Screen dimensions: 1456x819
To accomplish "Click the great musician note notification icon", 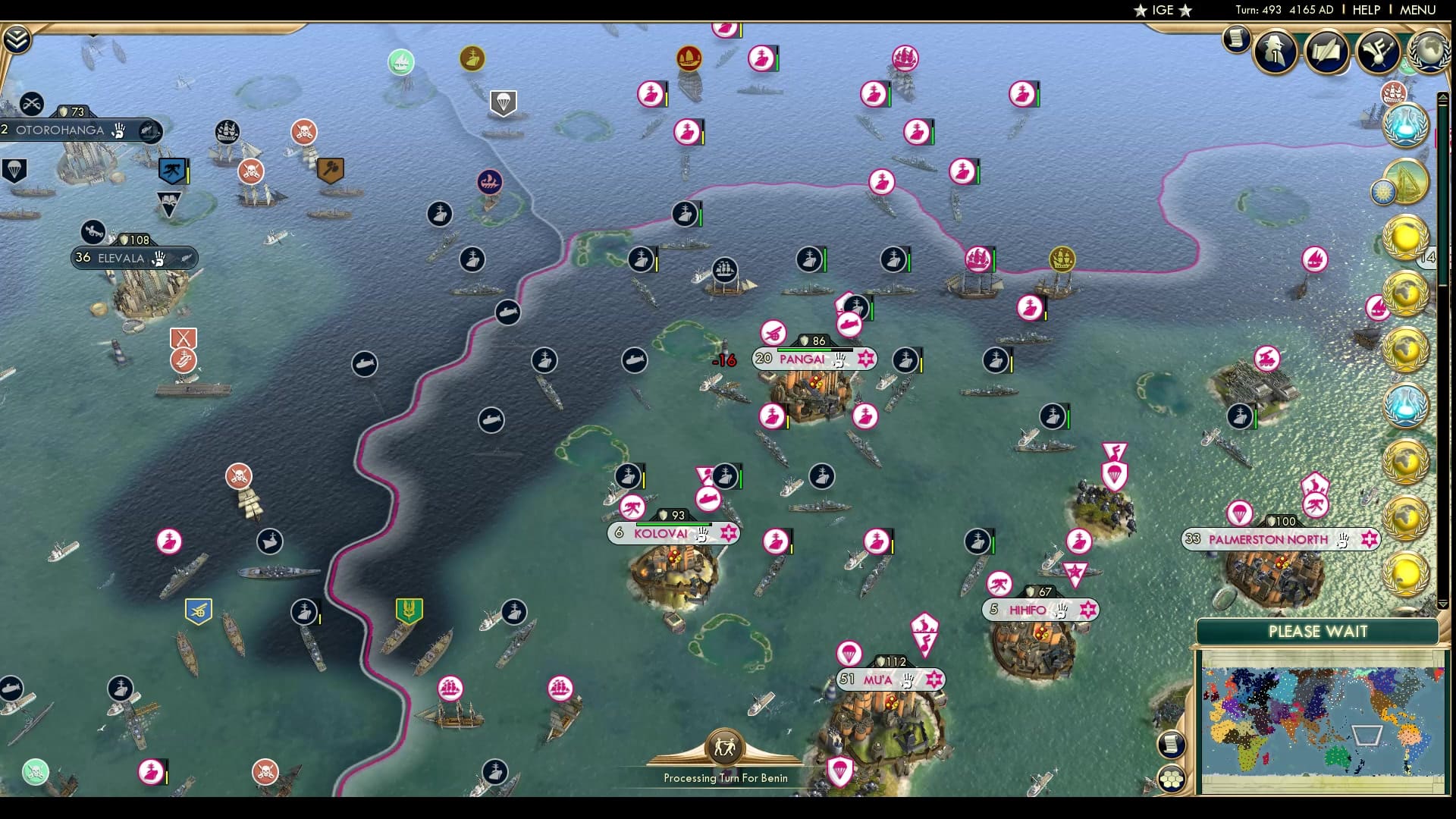I will point(1376,51).
